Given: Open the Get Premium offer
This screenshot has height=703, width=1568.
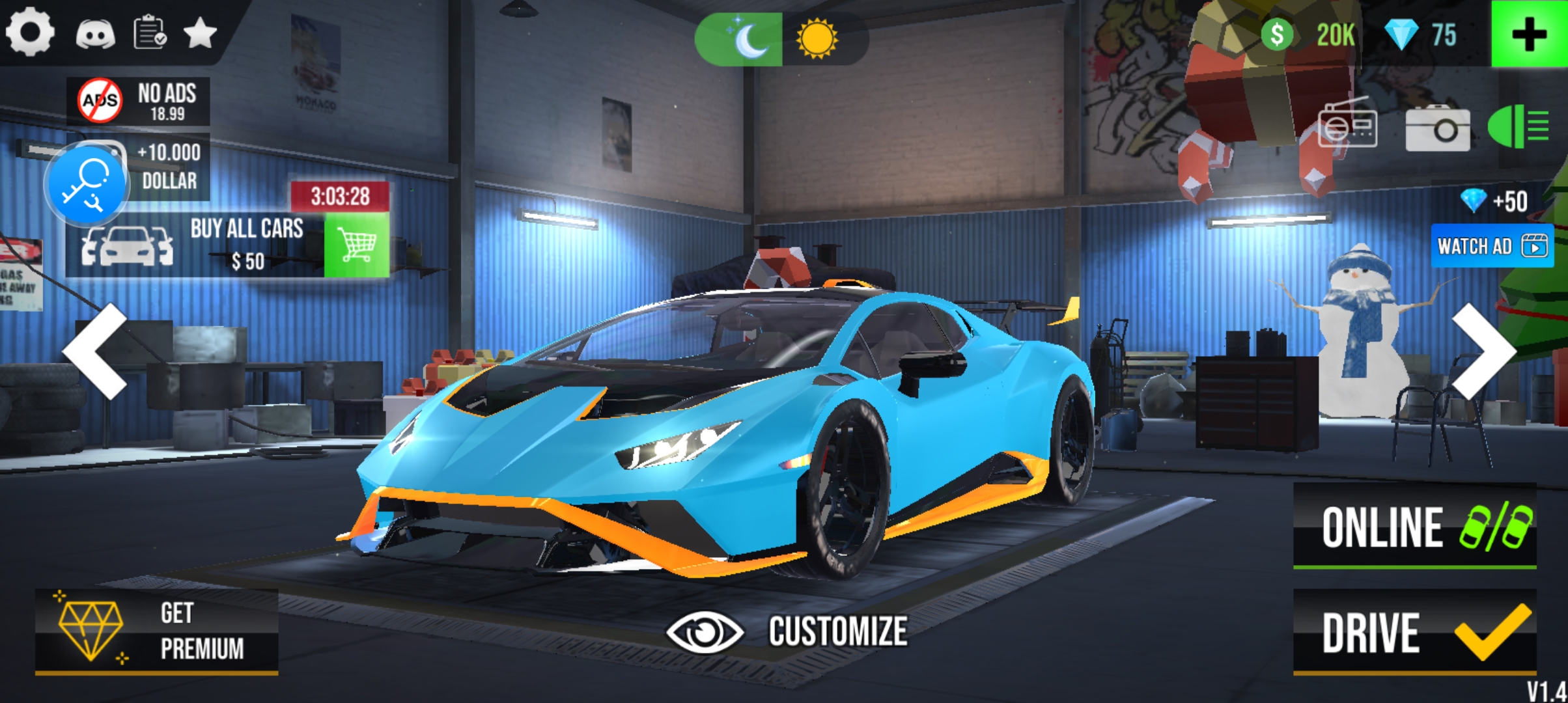Looking at the screenshot, I should click(156, 631).
